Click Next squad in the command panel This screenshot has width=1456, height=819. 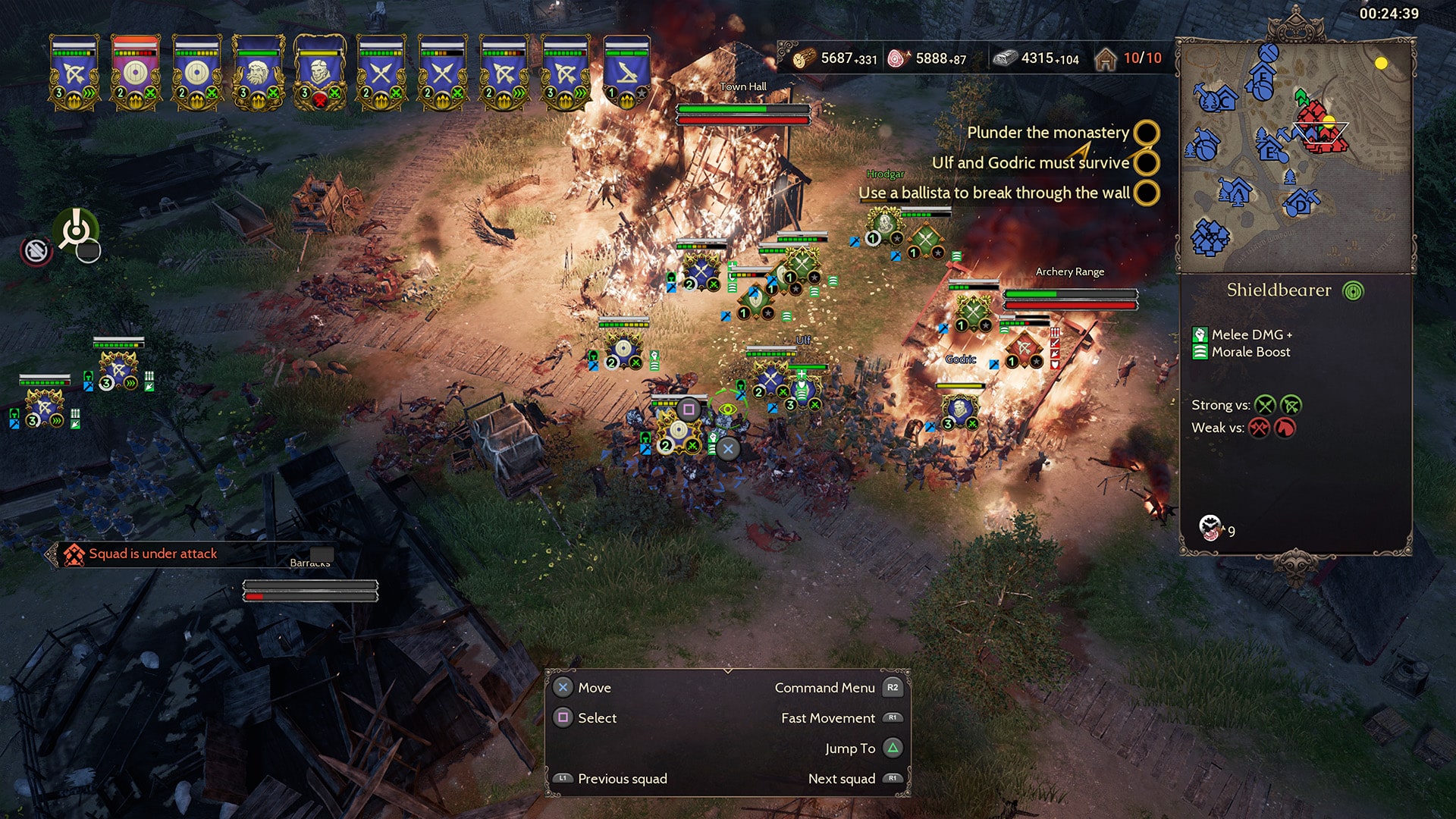(x=842, y=778)
